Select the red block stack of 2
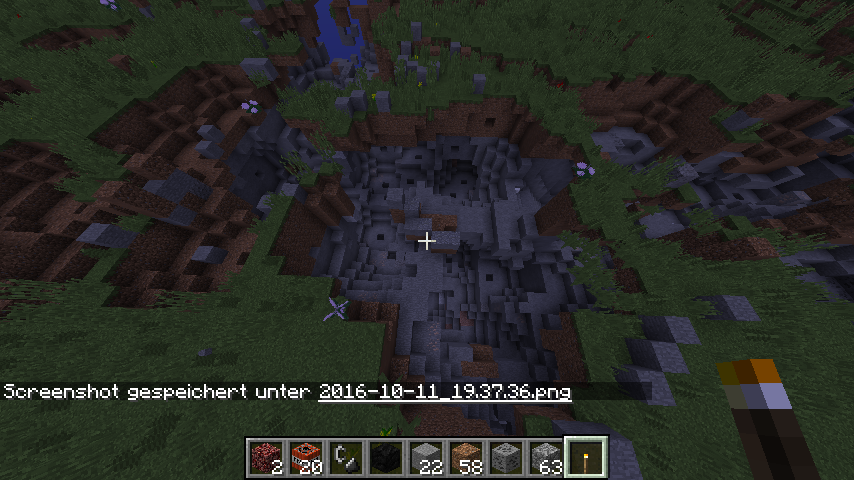 pyautogui.click(x=265, y=457)
